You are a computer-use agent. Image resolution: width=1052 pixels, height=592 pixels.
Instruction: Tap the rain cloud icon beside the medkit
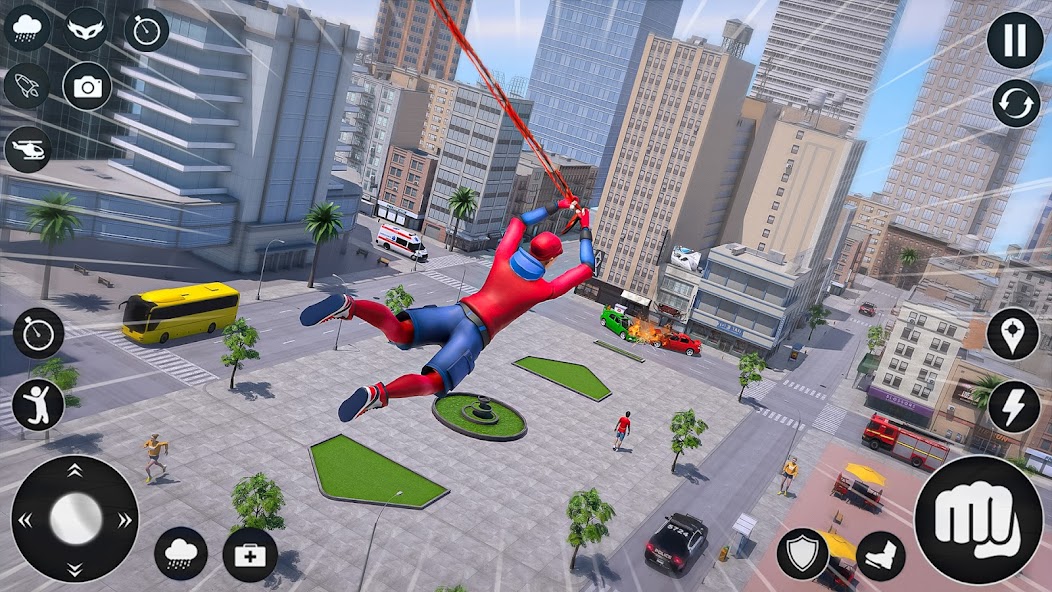pyautogui.click(x=181, y=554)
